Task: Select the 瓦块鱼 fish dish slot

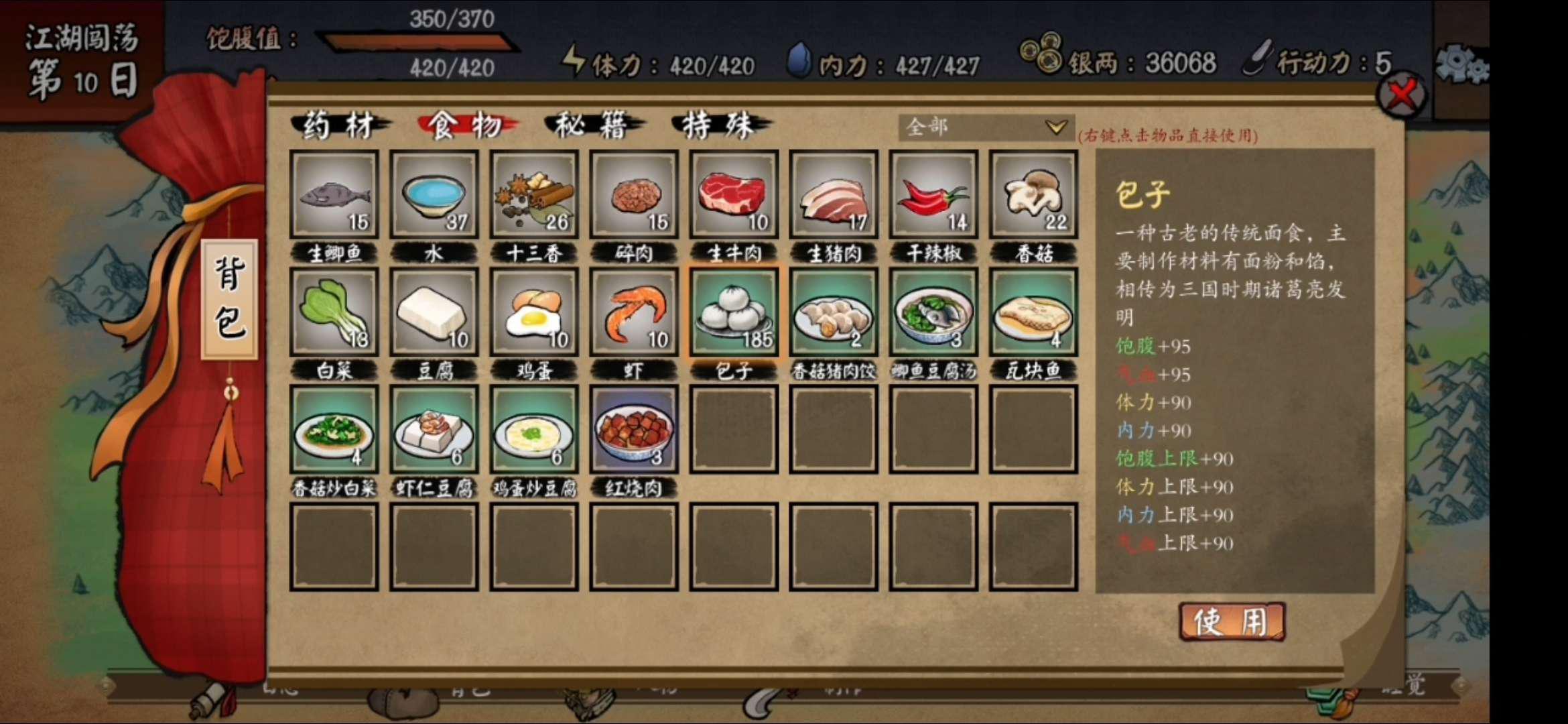Action: tap(1033, 312)
